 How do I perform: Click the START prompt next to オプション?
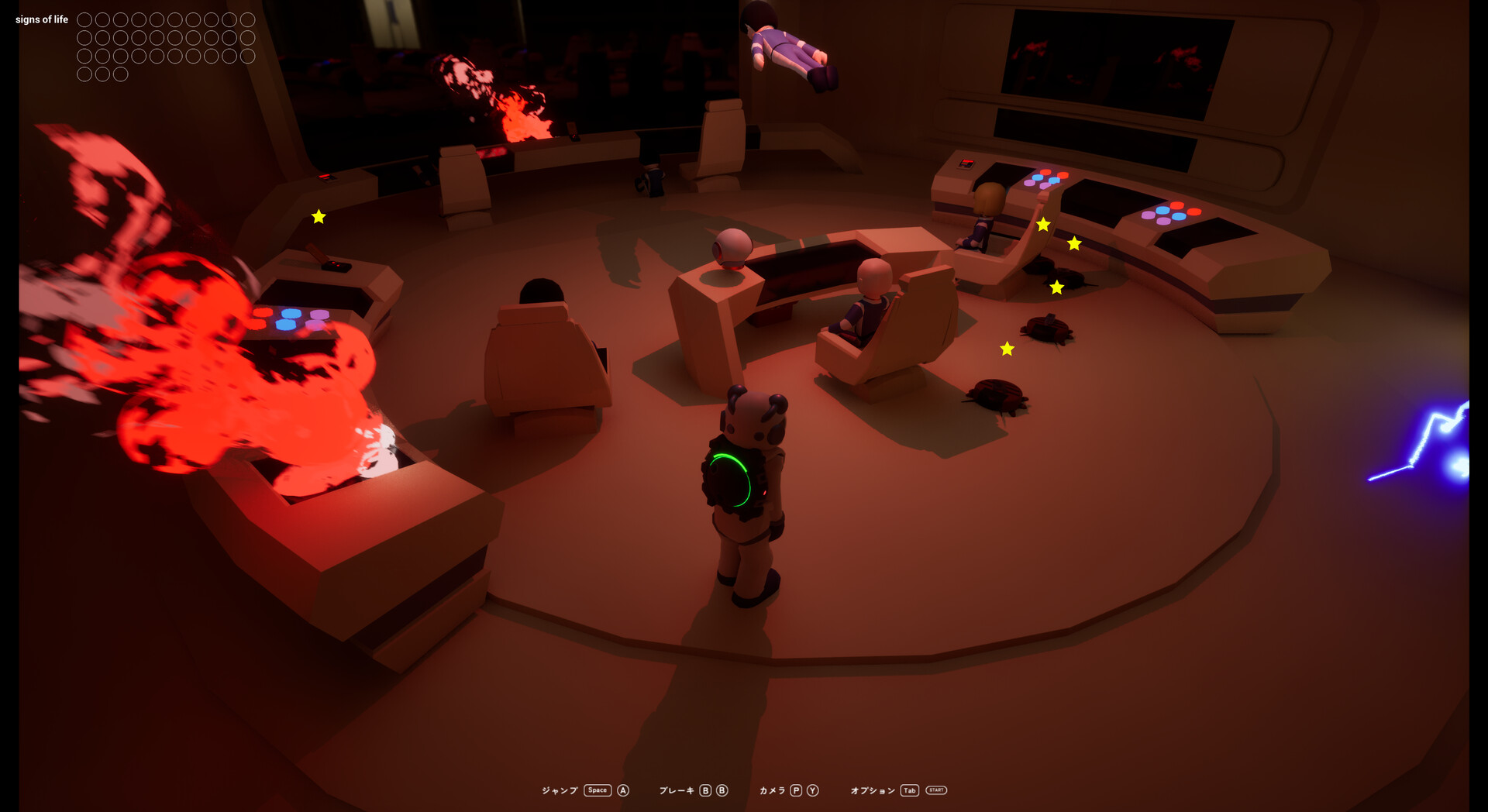(935, 790)
